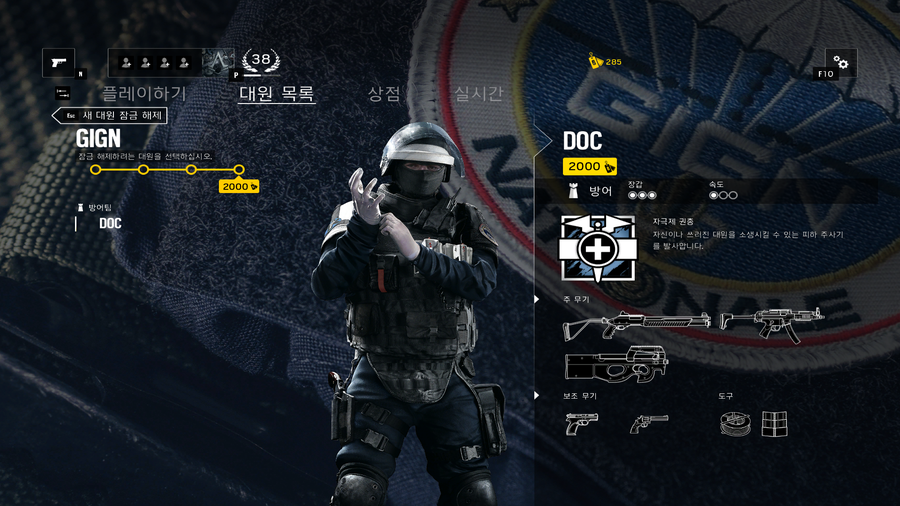The image size is (900, 506).
Task: Open the squad member slots panel
Action: (x=154, y=63)
